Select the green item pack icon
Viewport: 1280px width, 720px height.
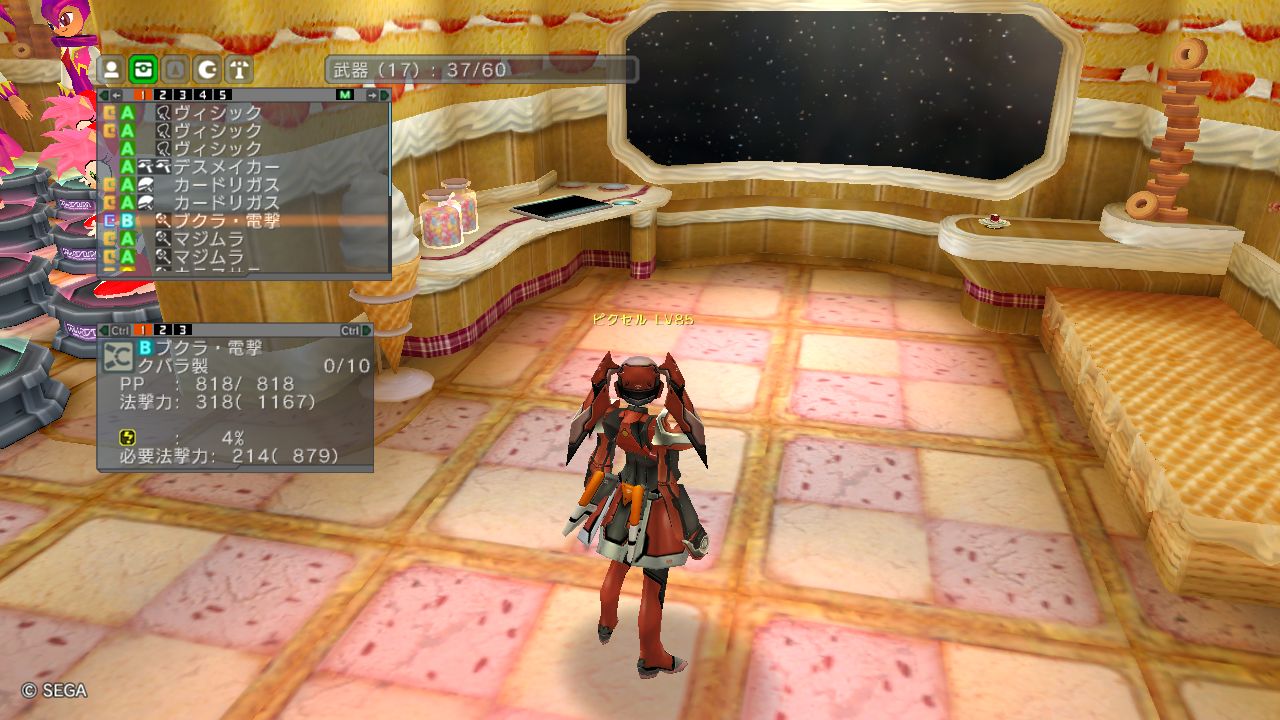tap(144, 70)
